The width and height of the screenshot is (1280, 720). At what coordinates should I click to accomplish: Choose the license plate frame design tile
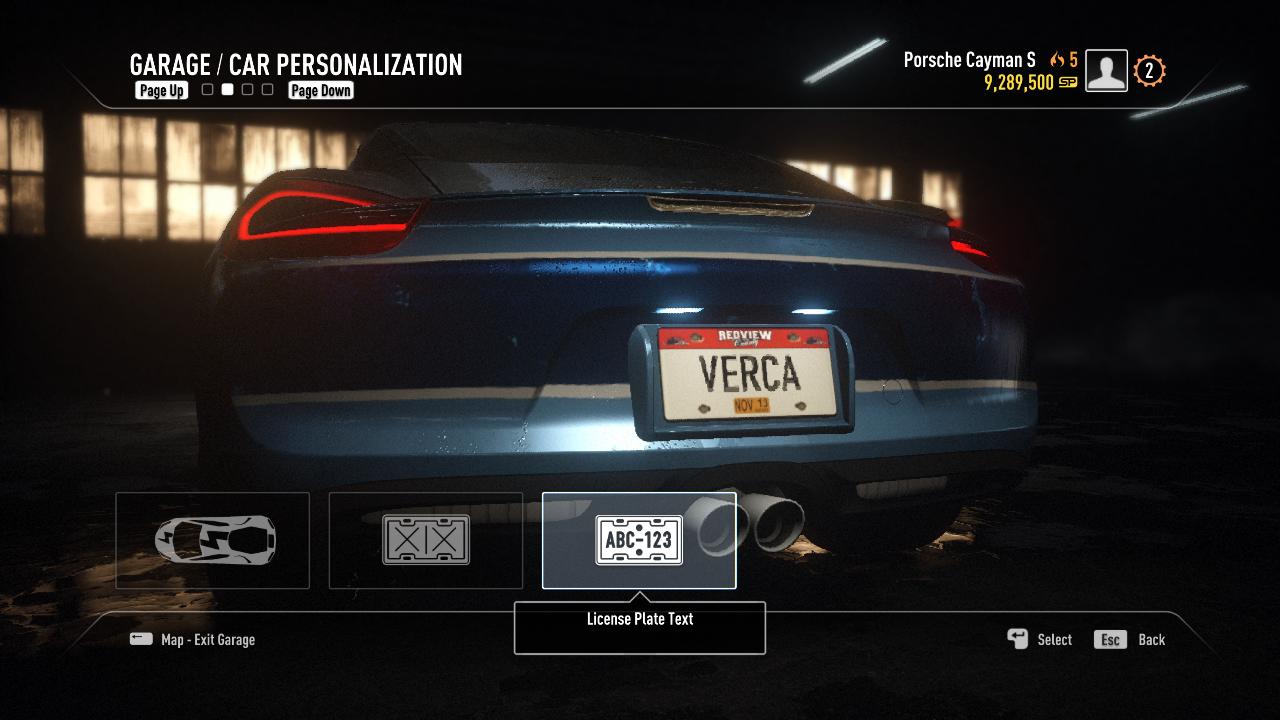426,540
